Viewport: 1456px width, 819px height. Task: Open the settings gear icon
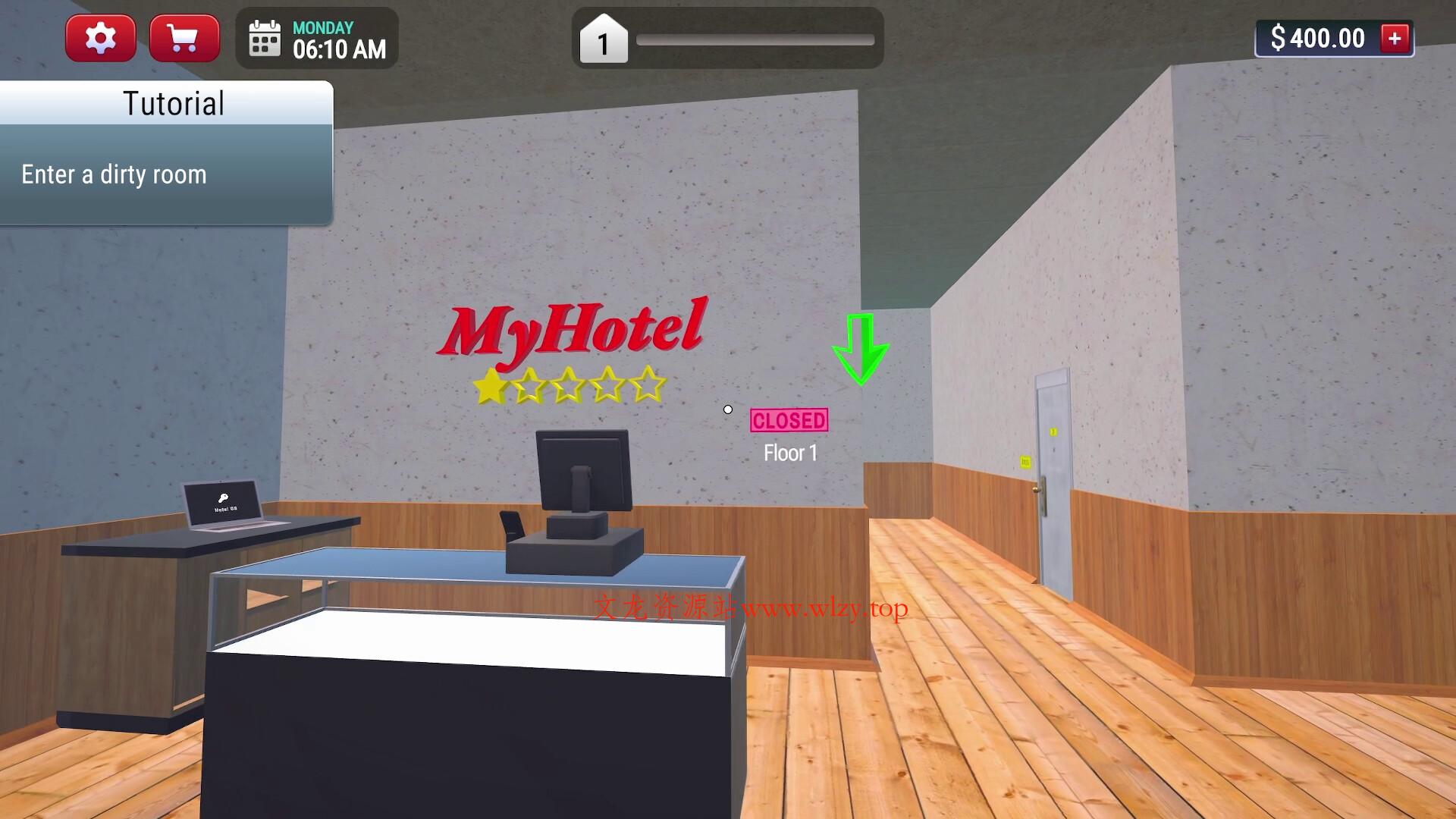click(x=100, y=37)
